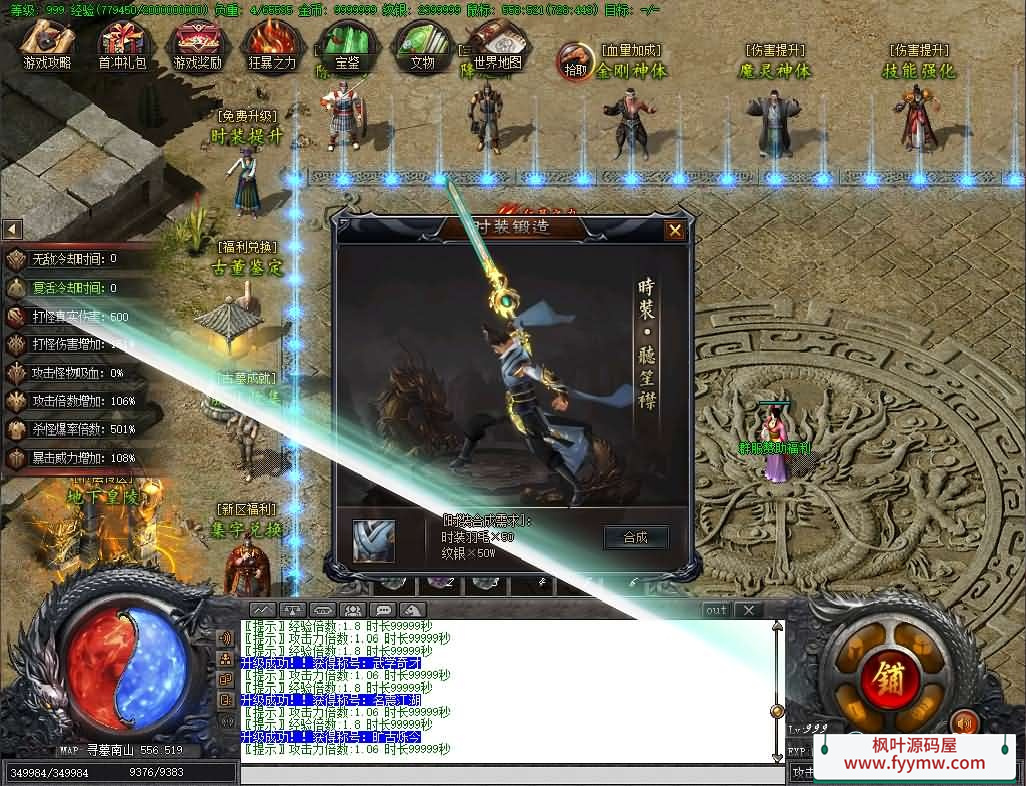Select the group of people chat tab
Viewport: 1026px width, 786px height.
point(352,610)
